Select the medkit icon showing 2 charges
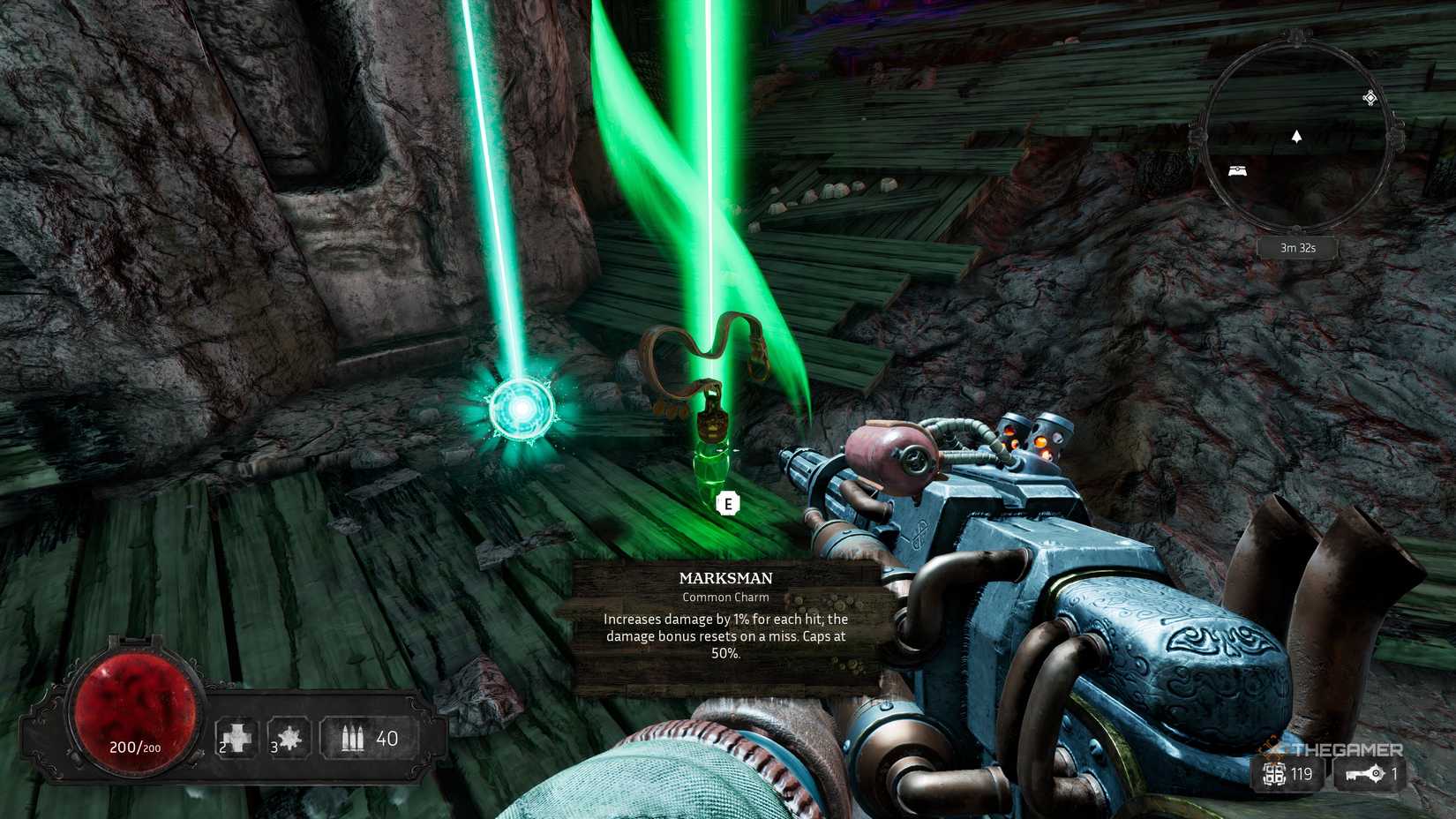 236,736
